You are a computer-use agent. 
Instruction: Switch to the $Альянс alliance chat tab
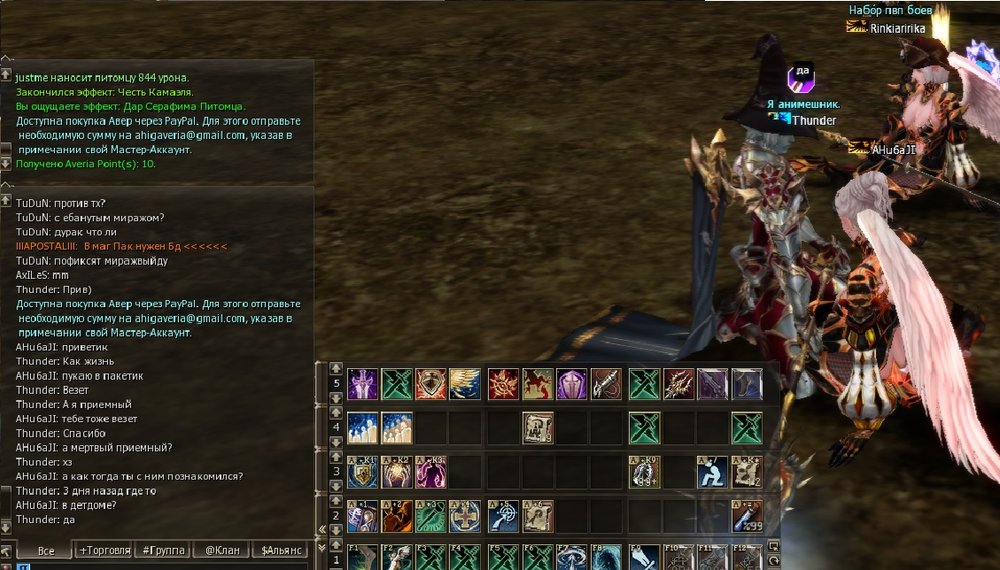click(x=283, y=551)
